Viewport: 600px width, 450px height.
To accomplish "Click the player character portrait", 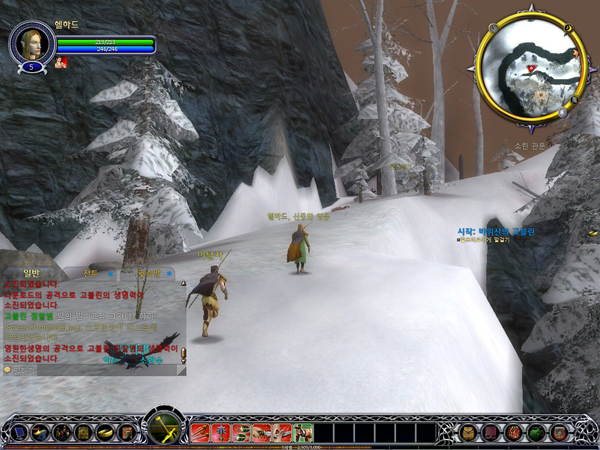I will [x=30, y=43].
